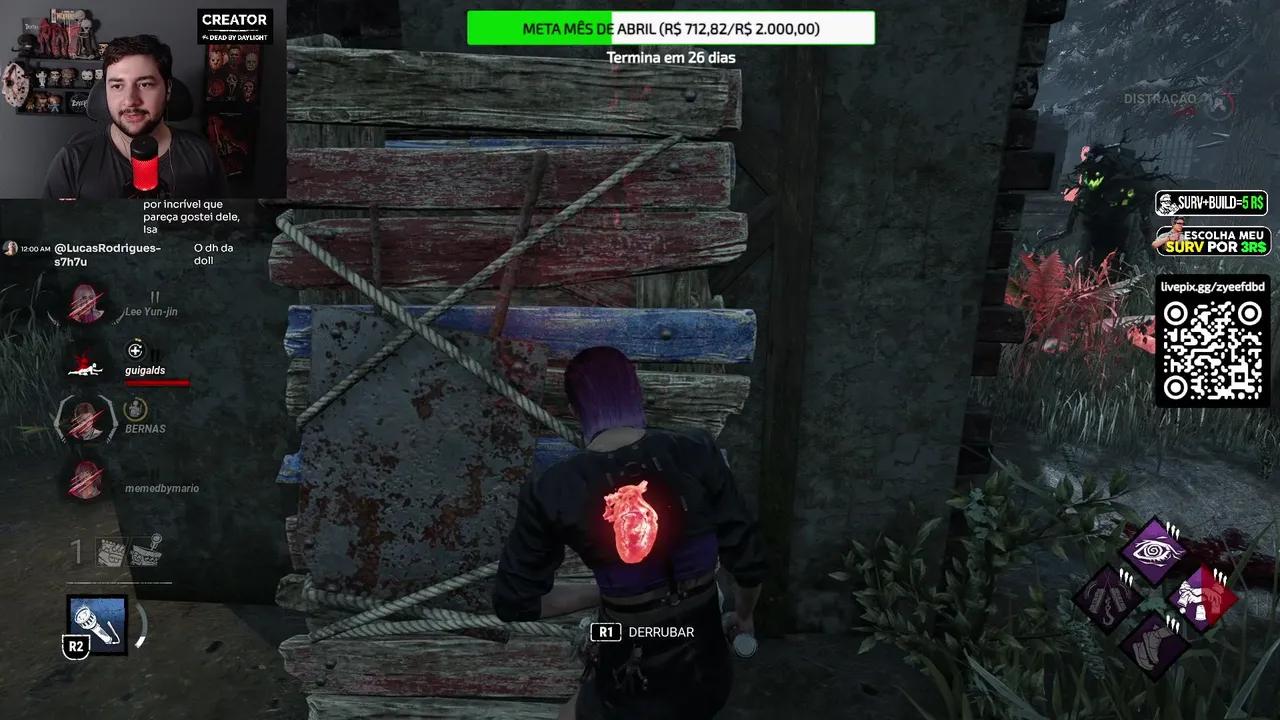1280x720 pixels.
Task: Click BERNAS's item status icon
Action: (x=134, y=408)
